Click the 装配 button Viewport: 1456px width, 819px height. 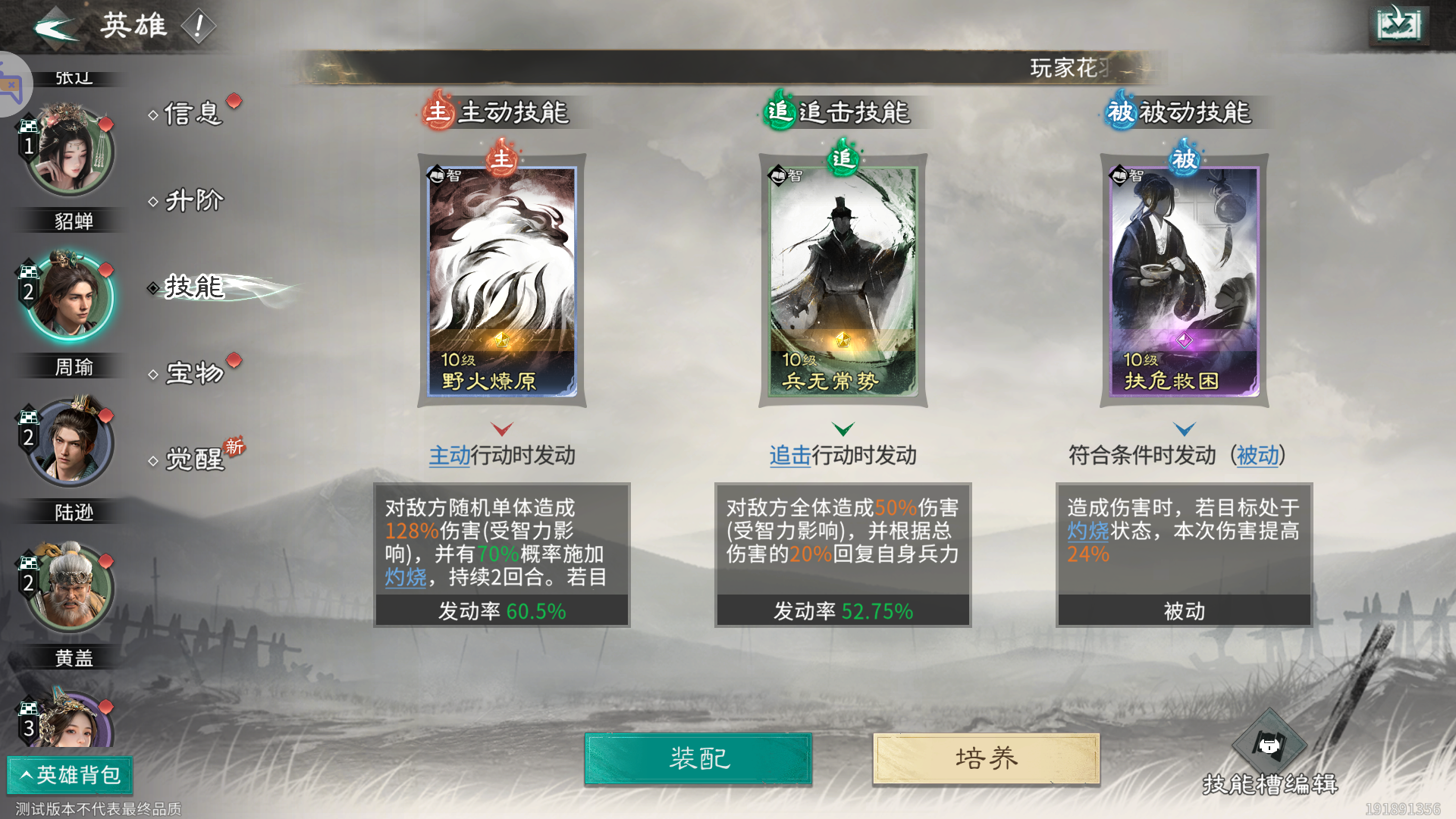click(x=698, y=758)
